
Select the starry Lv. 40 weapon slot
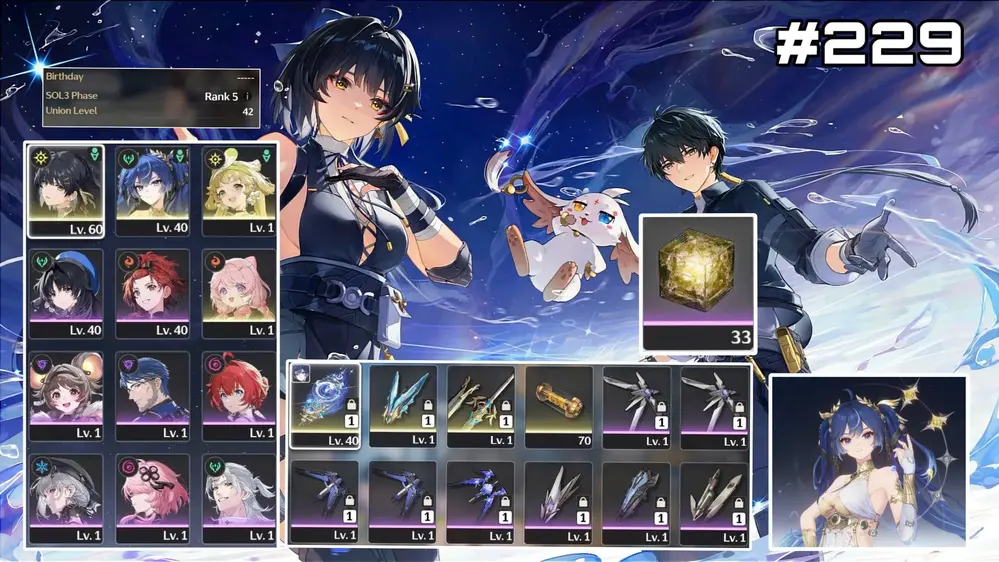pyautogui.click(x=325, y=405)
